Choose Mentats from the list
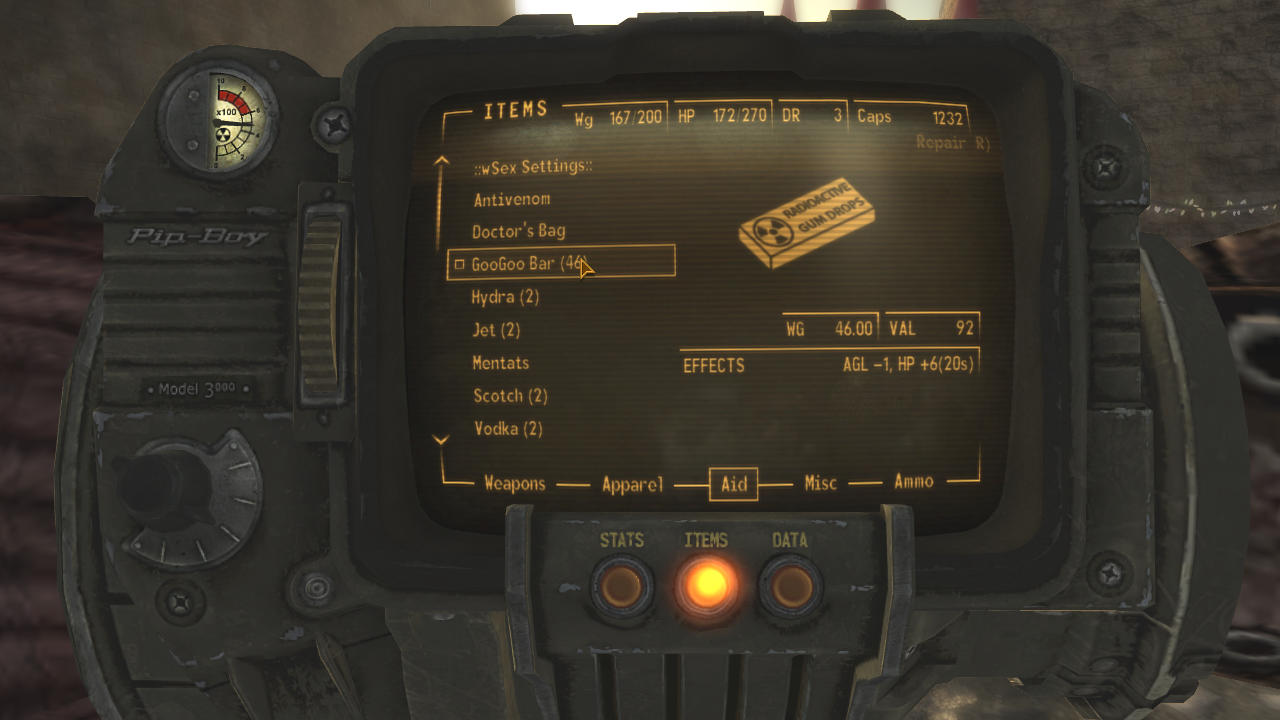 501,363
